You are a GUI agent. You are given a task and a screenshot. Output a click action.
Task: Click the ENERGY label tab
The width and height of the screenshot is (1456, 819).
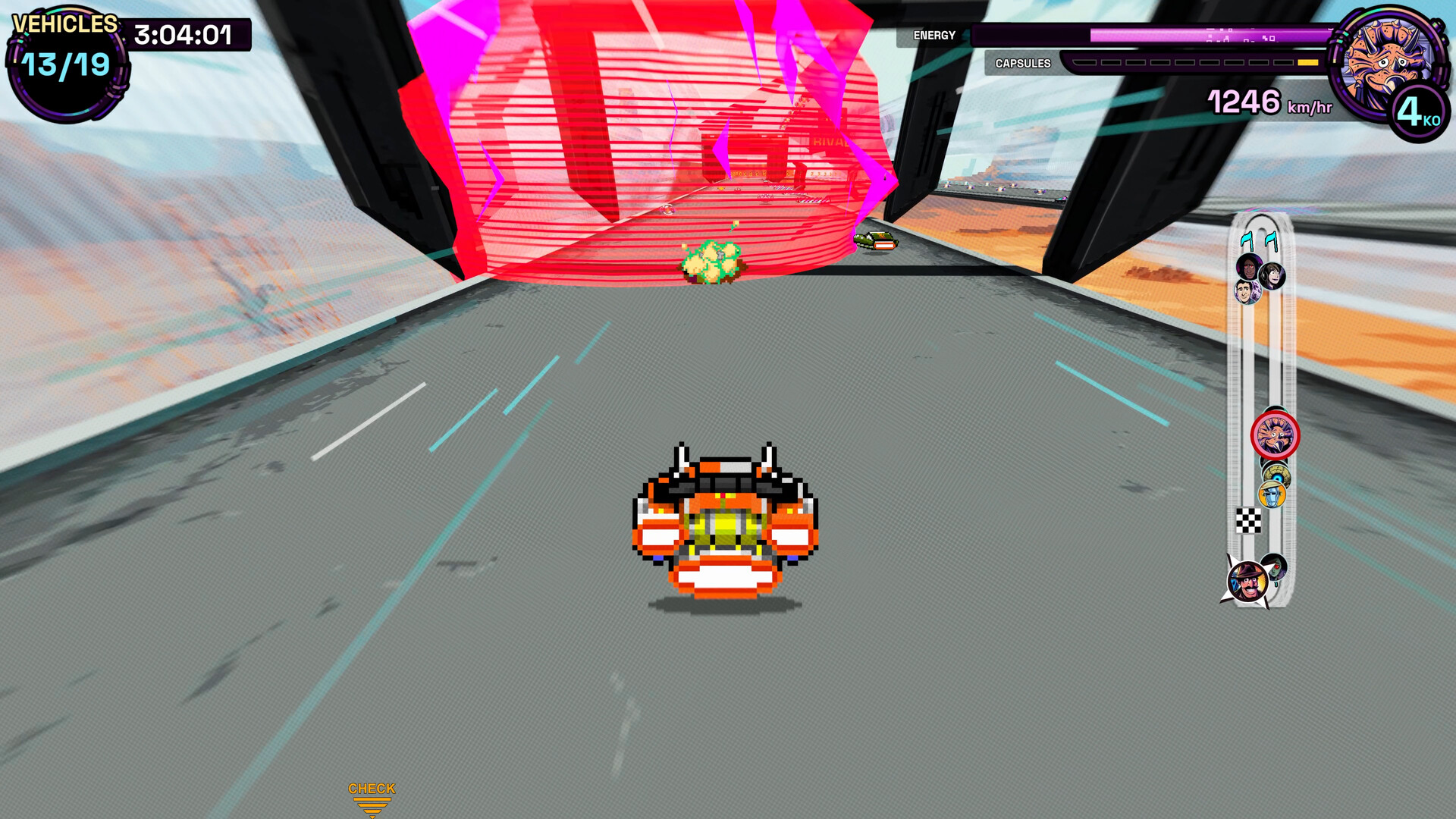[x=934, y=35]
